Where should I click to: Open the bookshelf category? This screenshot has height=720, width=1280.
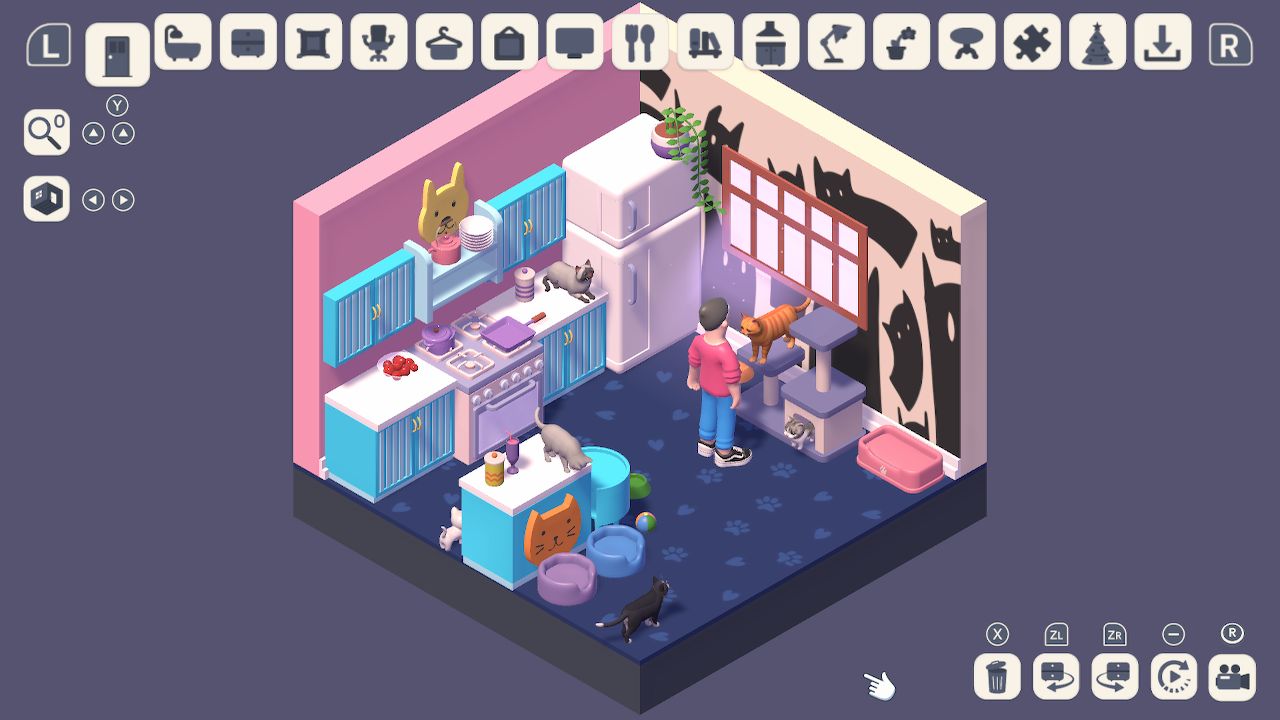(704, 45)
